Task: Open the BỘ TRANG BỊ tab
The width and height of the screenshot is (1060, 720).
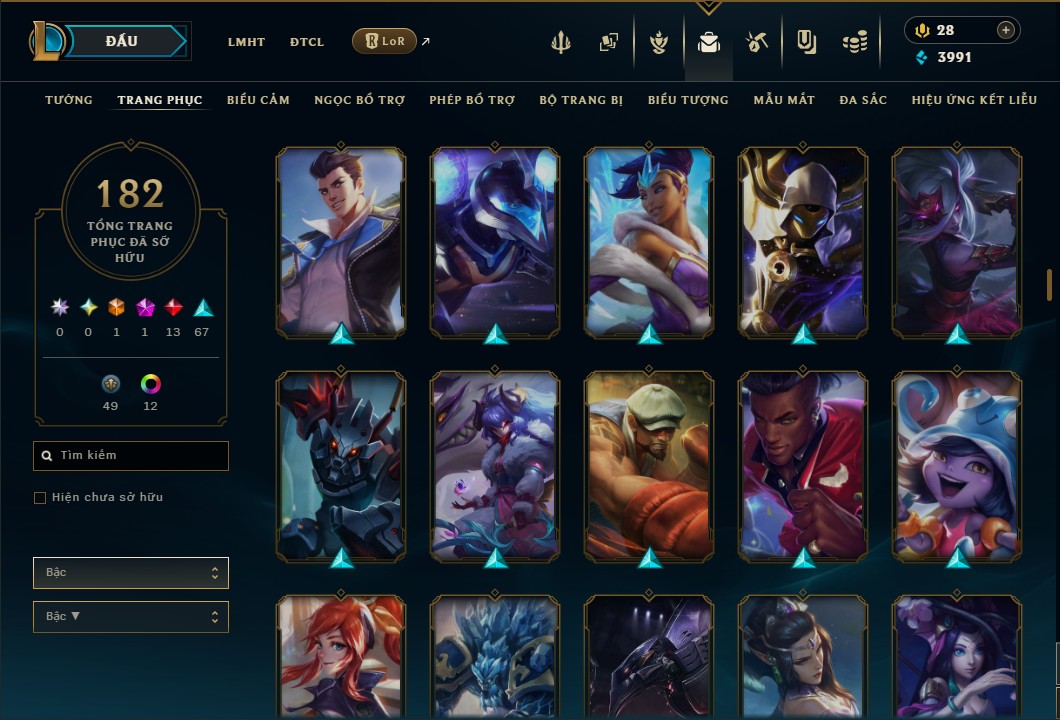Action: (x=581, y=100)
